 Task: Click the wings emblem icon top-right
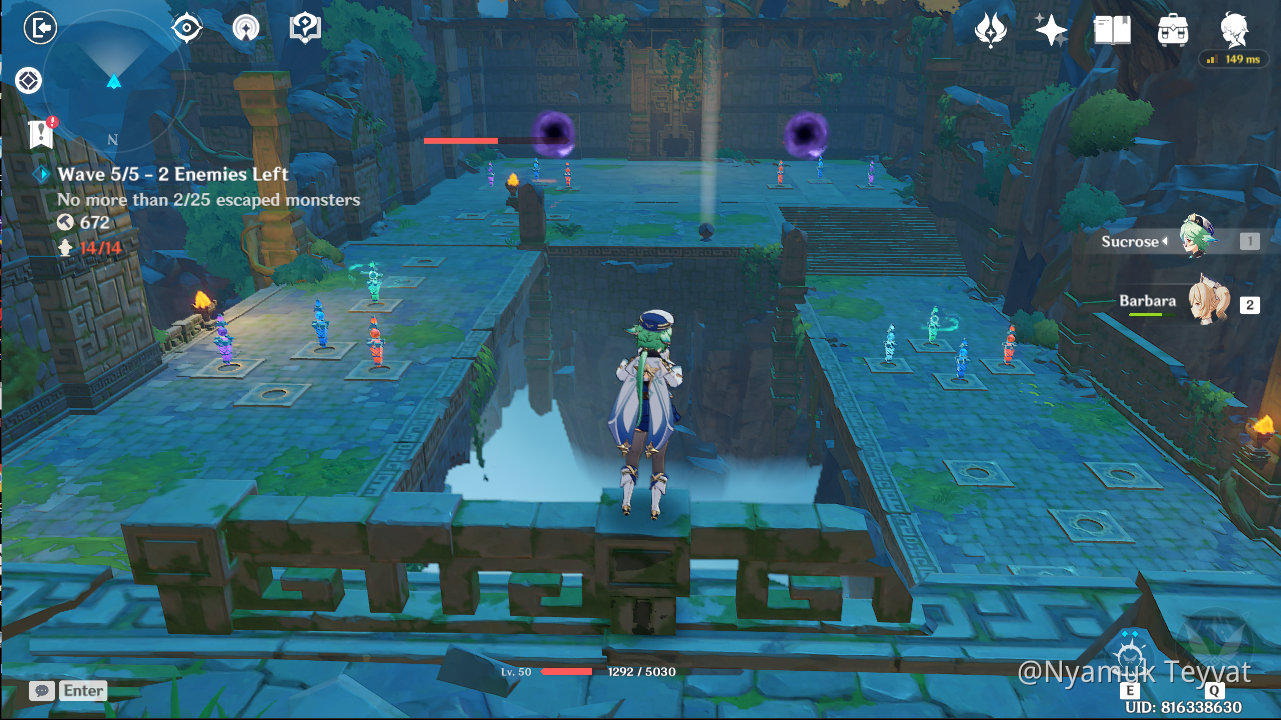click(x=990, y=29)
